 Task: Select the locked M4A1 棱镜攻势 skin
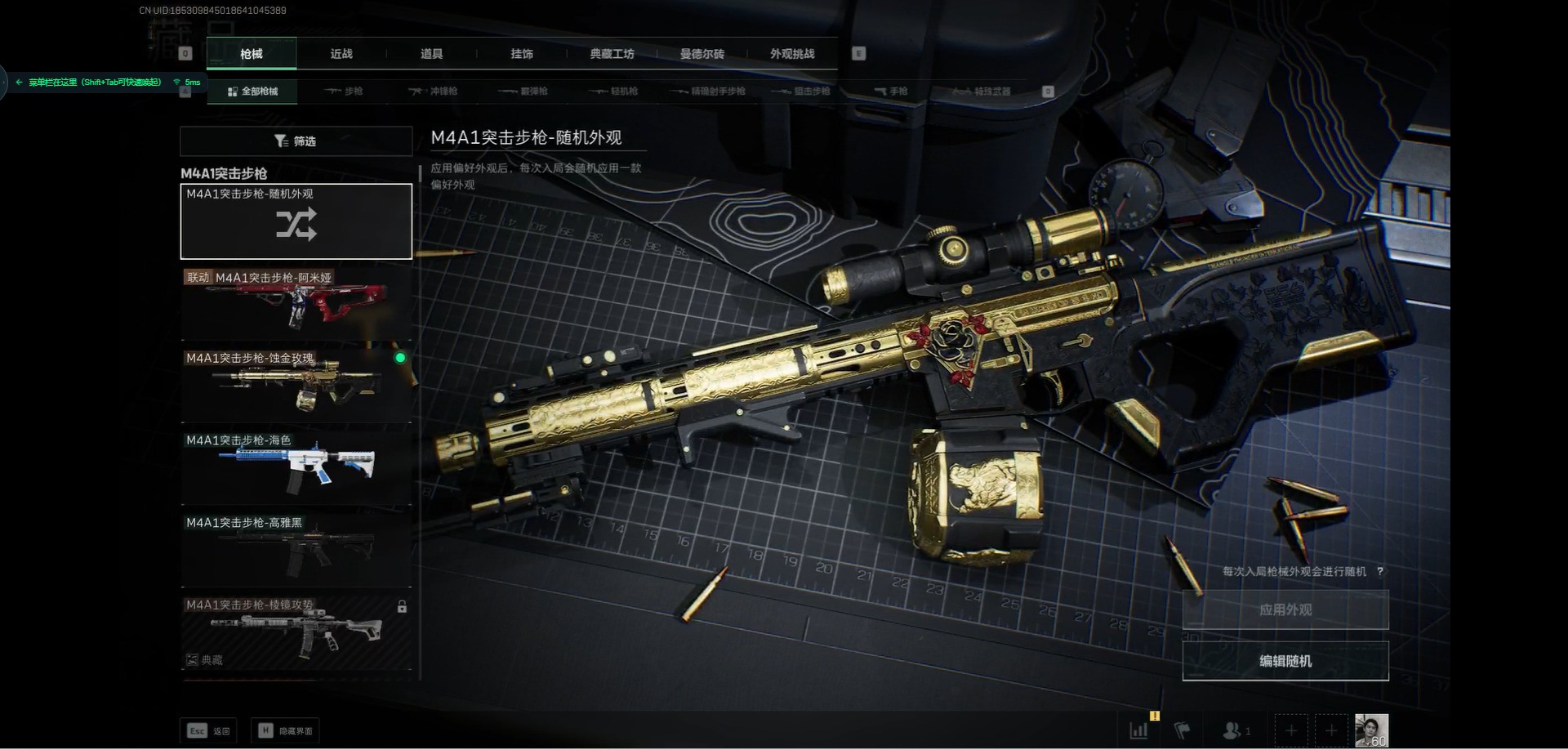click(296, 632)
